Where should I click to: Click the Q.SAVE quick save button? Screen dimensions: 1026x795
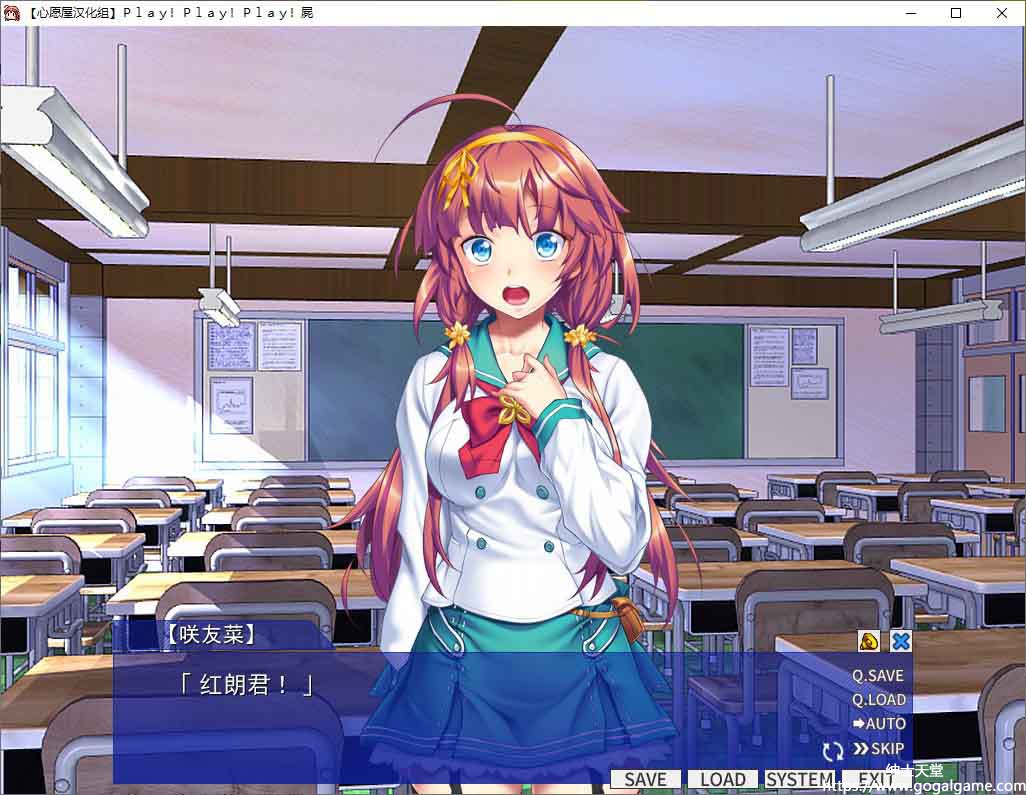pyautogui.click(x=877, y=676)
